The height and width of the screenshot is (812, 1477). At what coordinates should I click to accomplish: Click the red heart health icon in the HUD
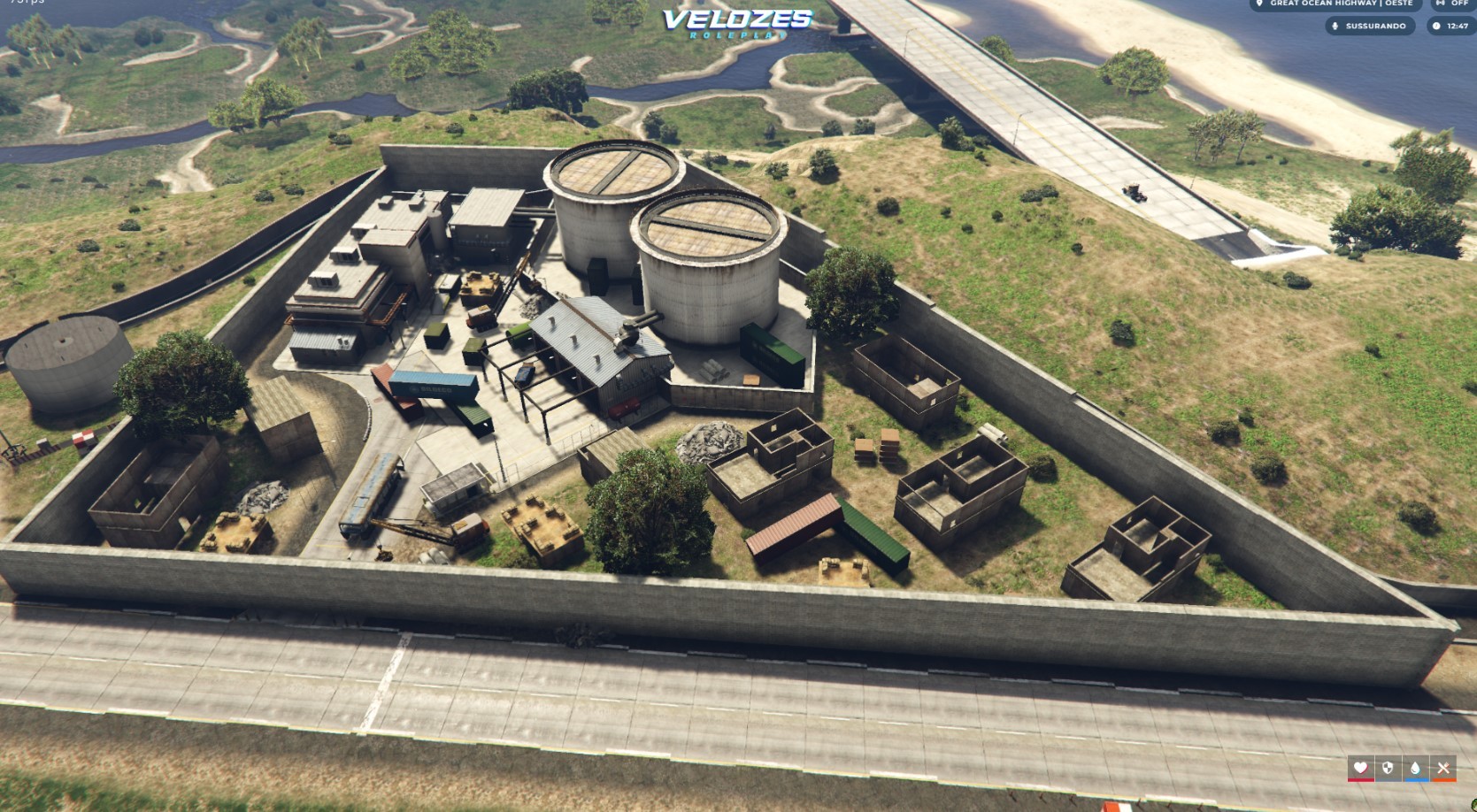pos(1360,768)
